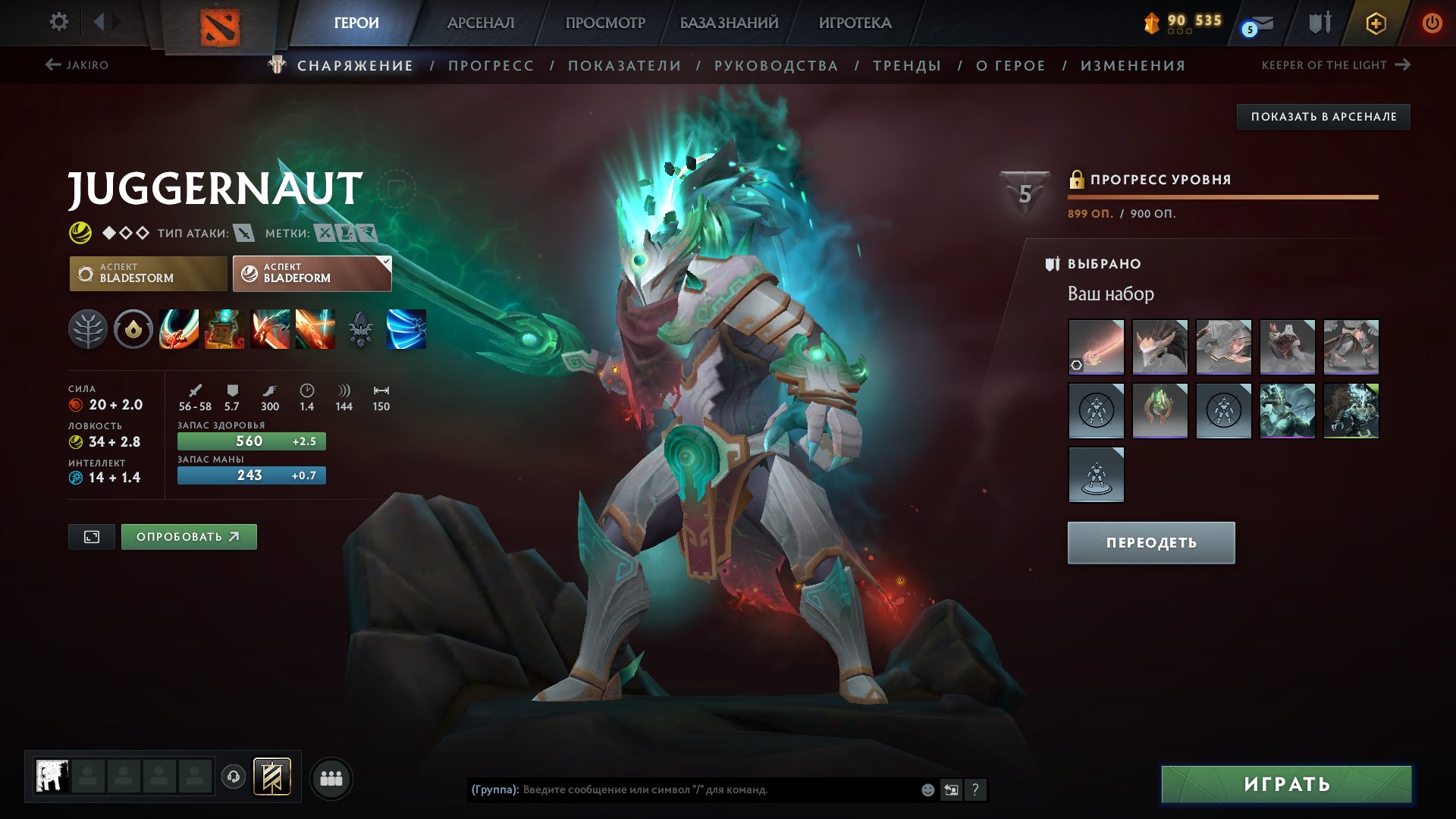Click the settings gear icon

tap(58, 22)
